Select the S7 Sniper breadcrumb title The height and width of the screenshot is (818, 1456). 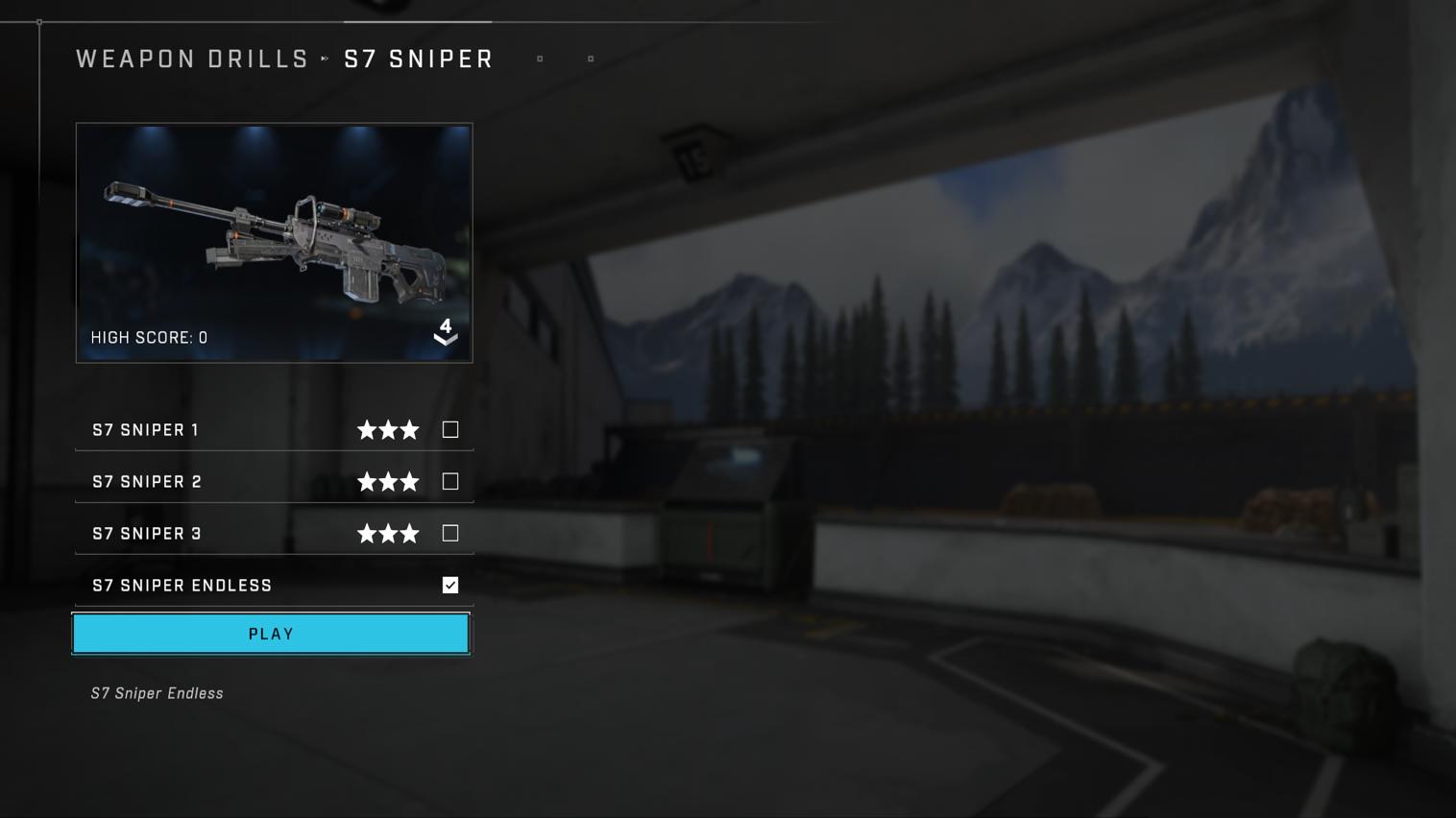point(419,59)
